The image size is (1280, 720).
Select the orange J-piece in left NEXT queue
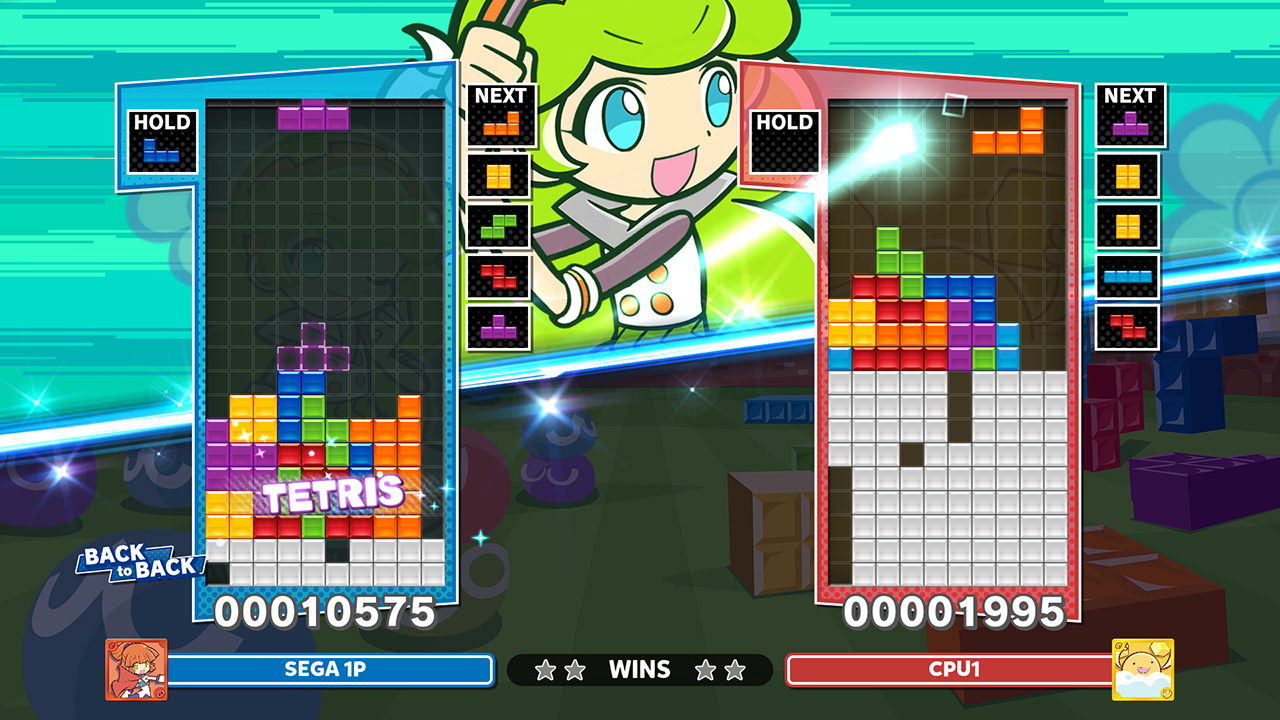tap(502, 123)
